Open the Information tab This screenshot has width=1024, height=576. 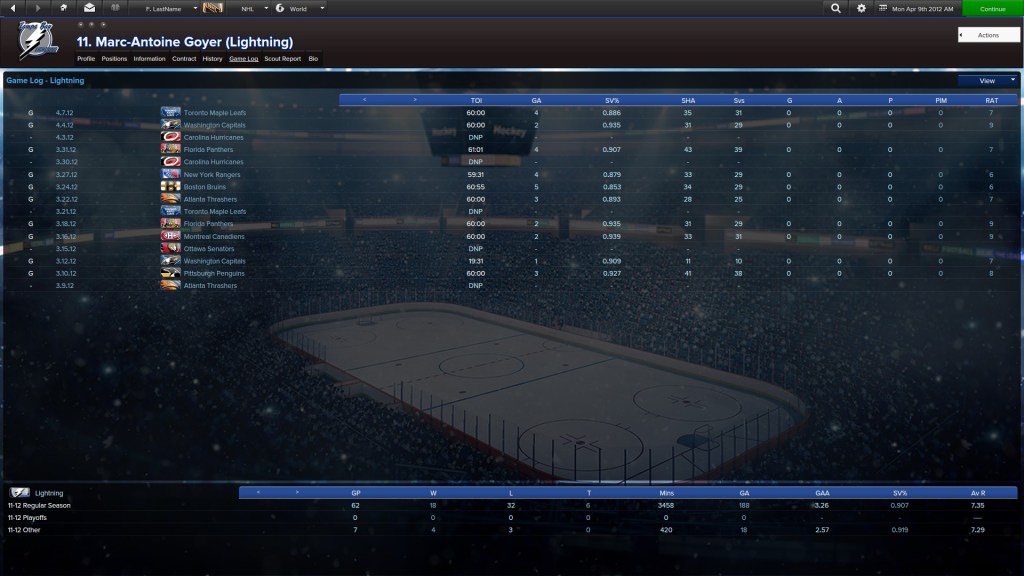[x=149, y=59]
